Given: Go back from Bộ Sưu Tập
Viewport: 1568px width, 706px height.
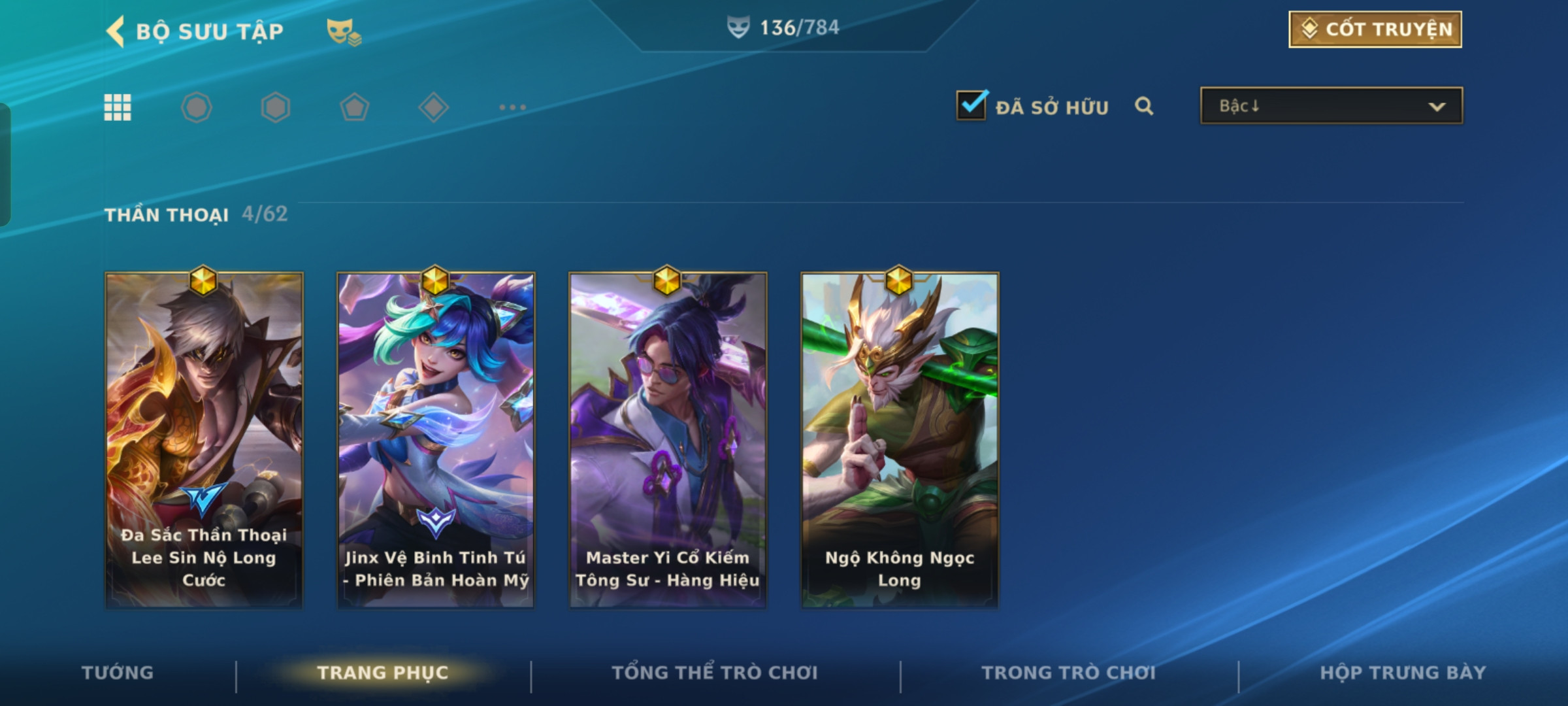Looking at the screenshot, I should pos(116,31).
